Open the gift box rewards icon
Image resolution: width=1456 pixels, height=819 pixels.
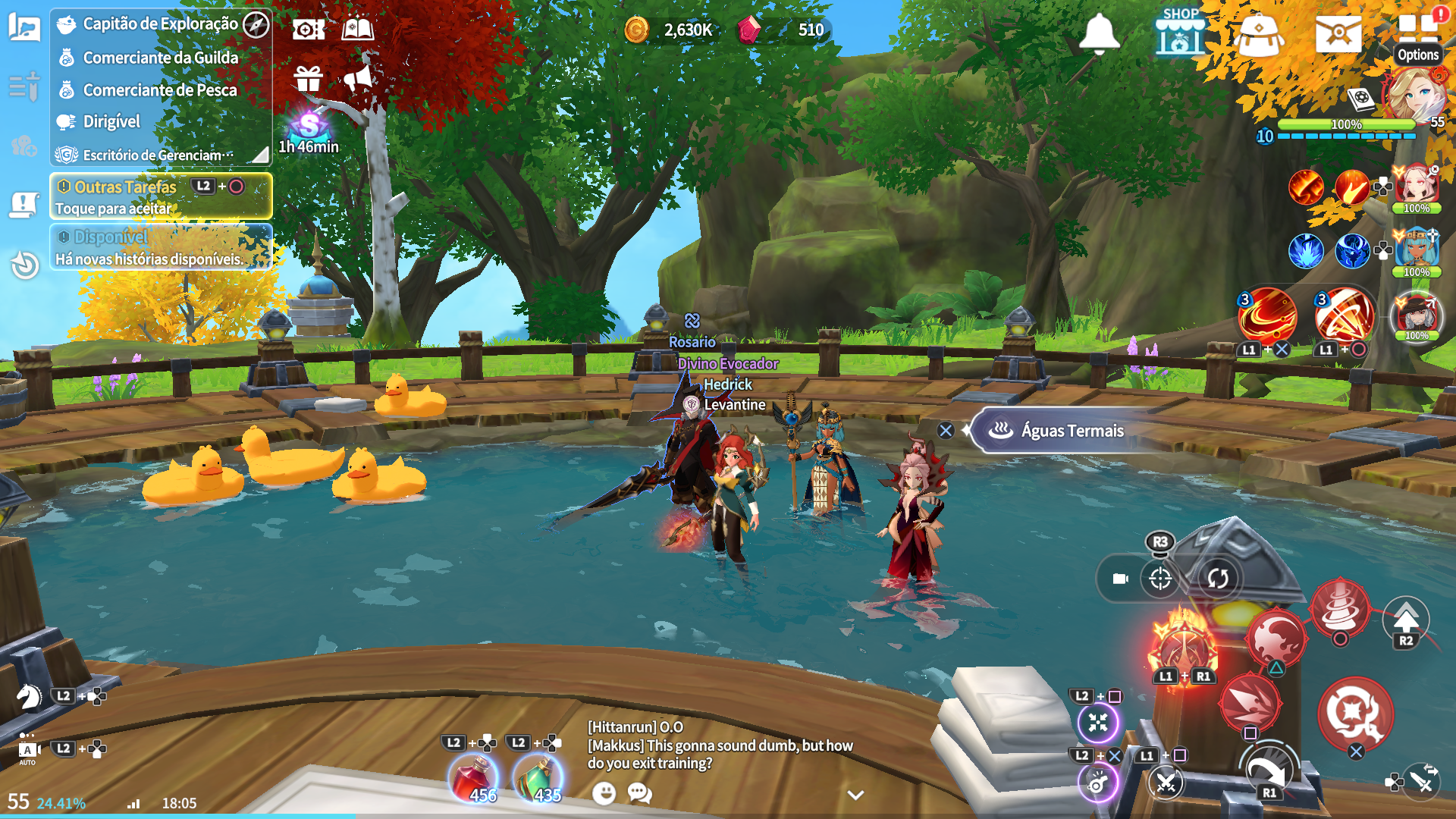(309, 78)
